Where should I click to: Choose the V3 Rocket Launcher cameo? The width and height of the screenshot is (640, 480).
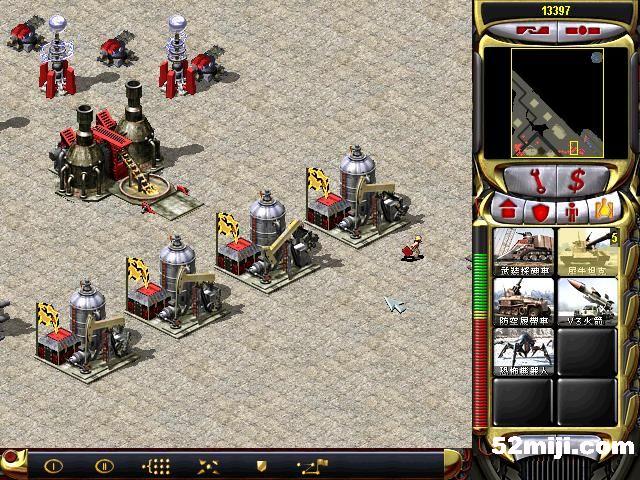tap(587, 300)
